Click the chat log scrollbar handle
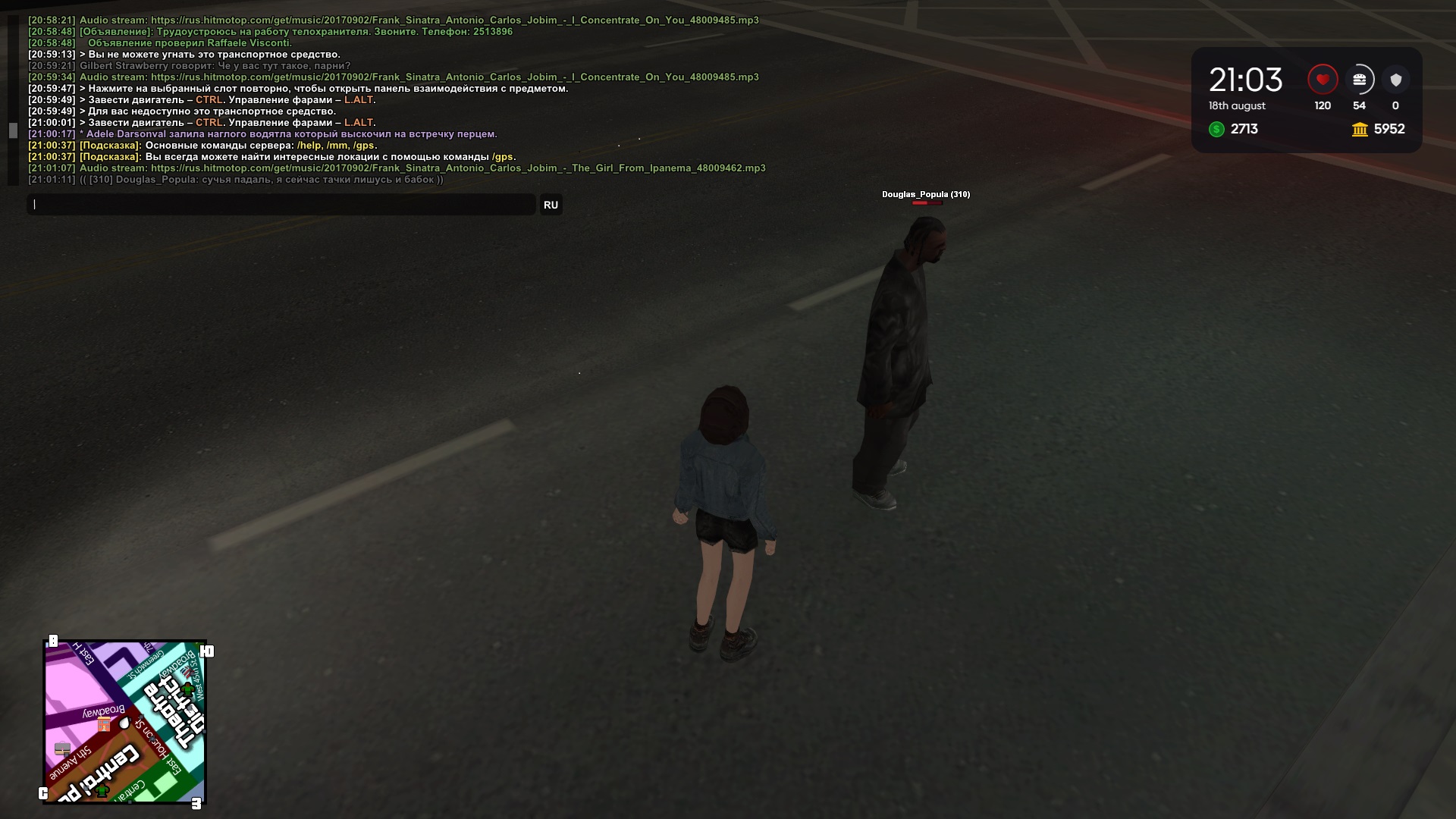Screen dimensions: 1456x819 (x=13, y=130)
